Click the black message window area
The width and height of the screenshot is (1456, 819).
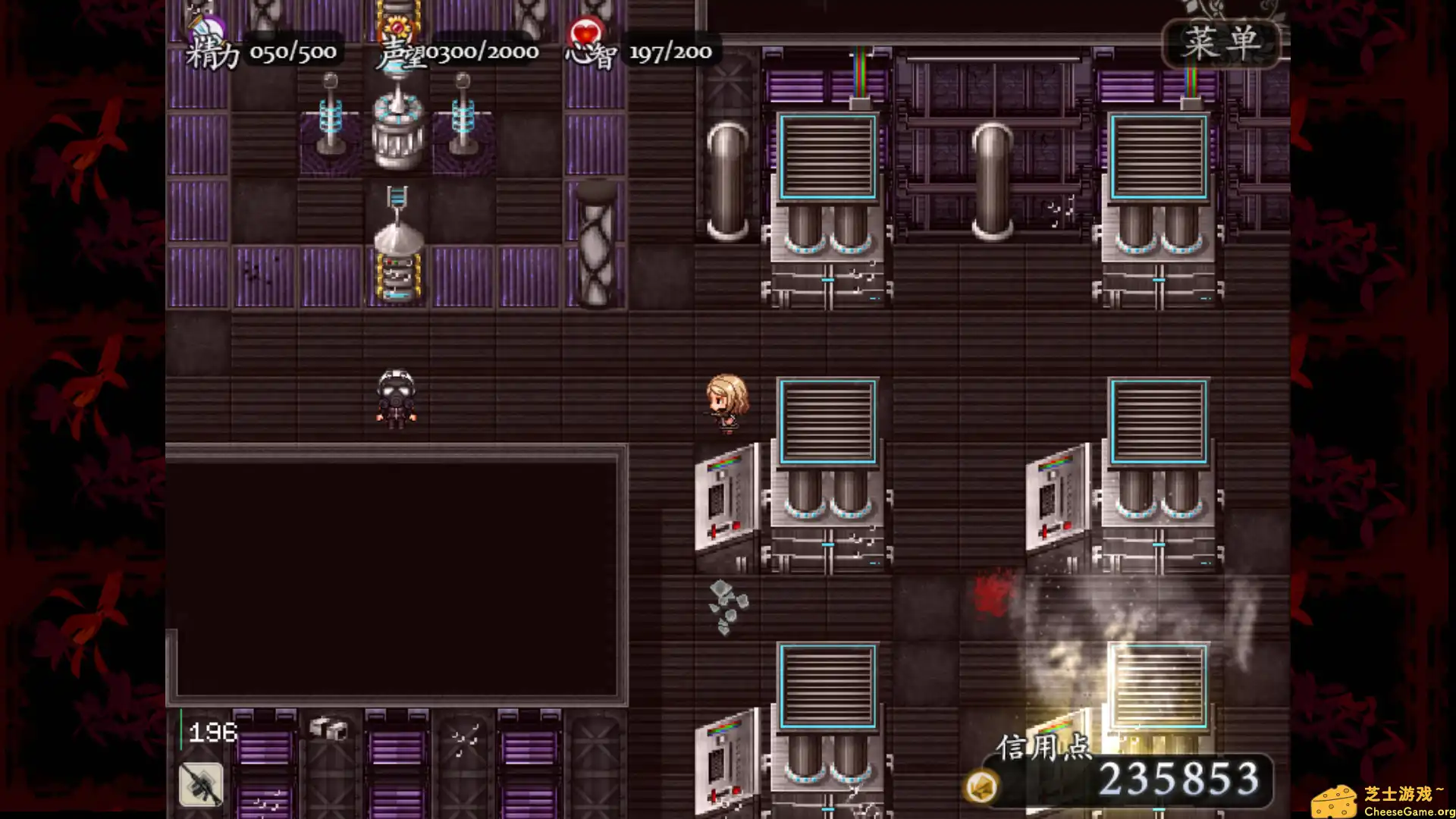(398, 576)
